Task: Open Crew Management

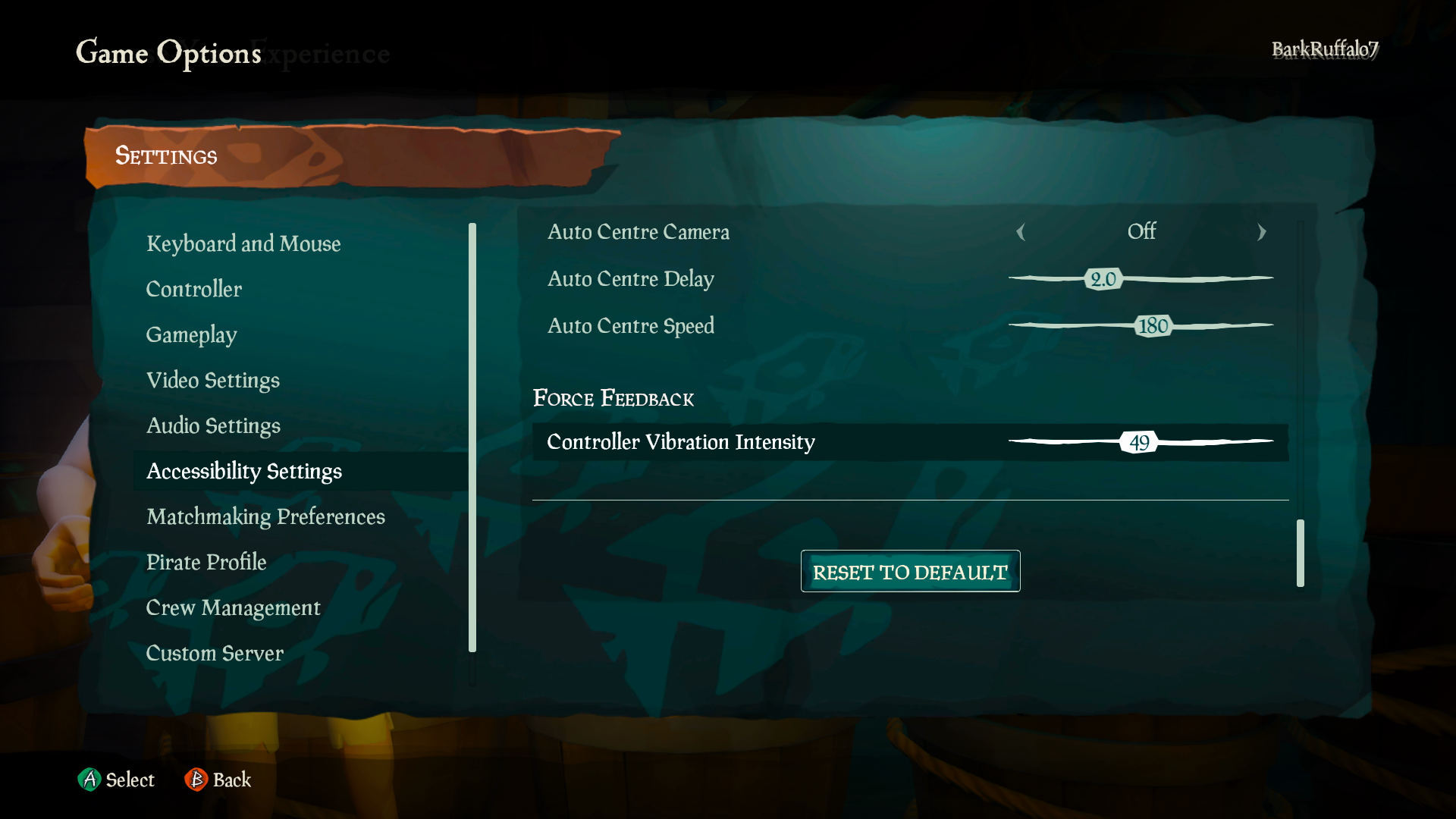Action: click(233, 607)
